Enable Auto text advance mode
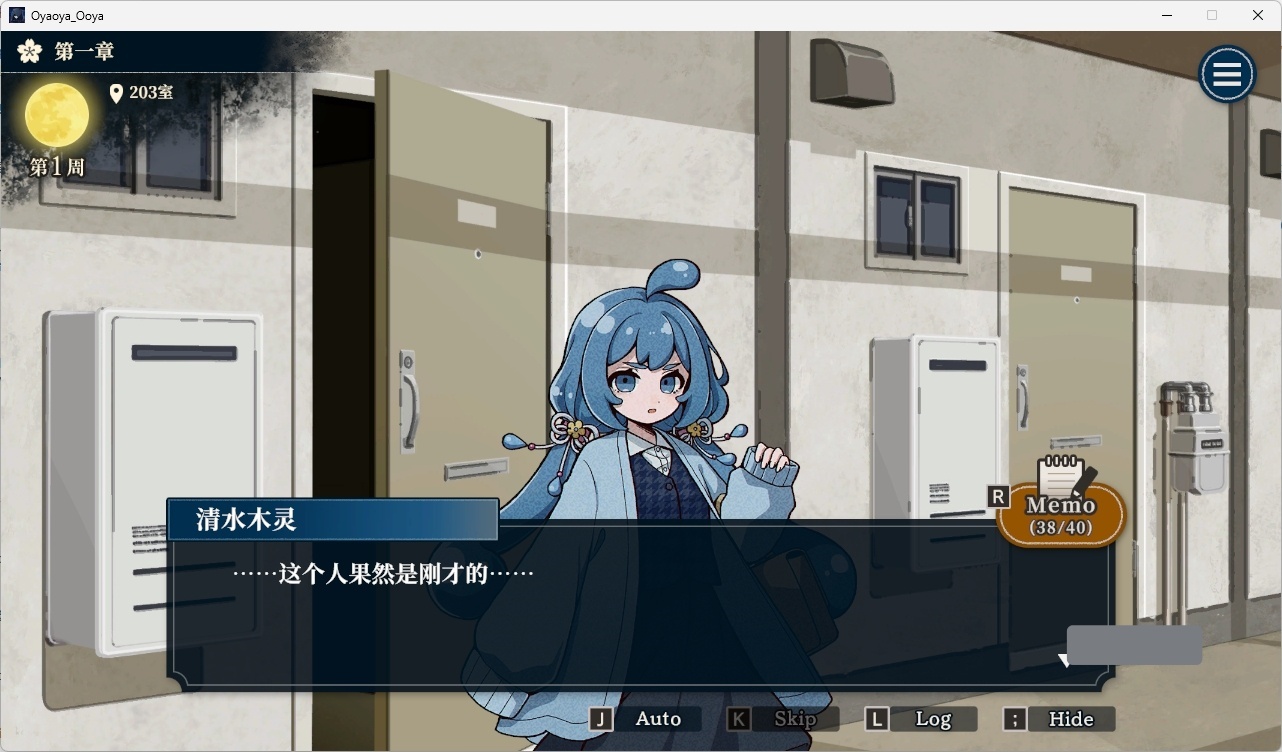1282x752 pixels. point(657,718)
